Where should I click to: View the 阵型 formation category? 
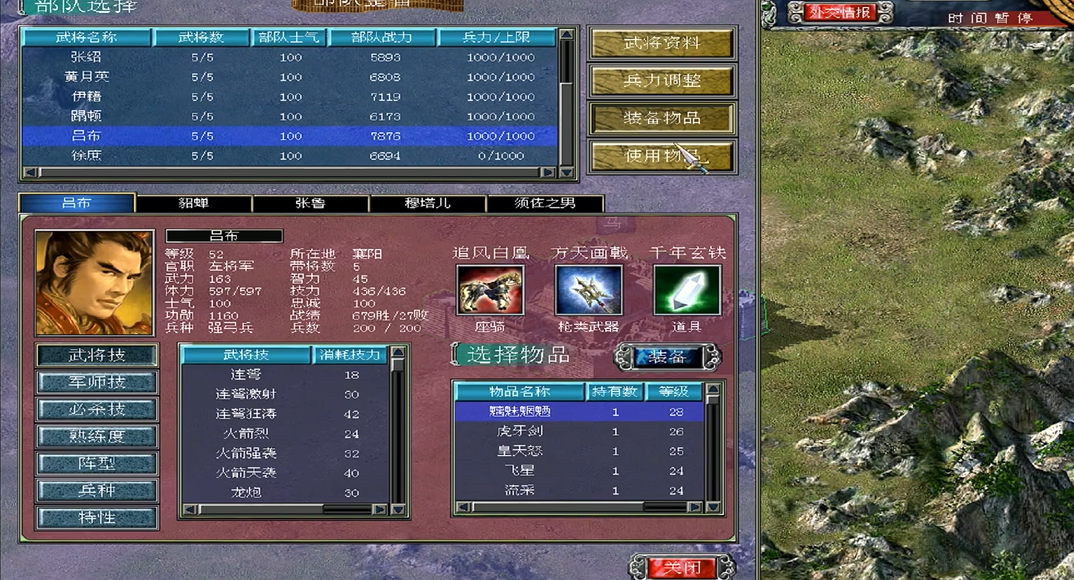point(97,464)
